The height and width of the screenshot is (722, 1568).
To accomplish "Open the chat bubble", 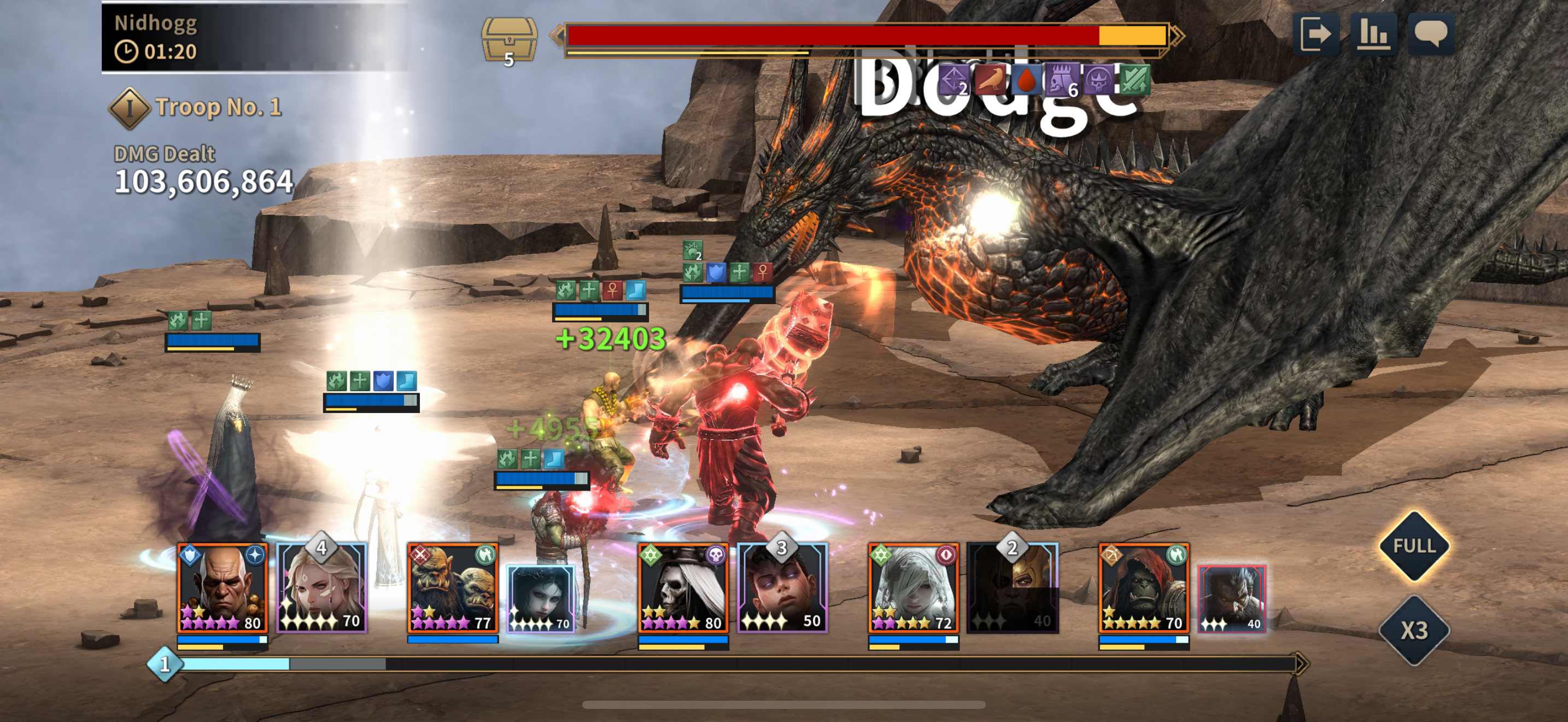I will (1430, 34).
